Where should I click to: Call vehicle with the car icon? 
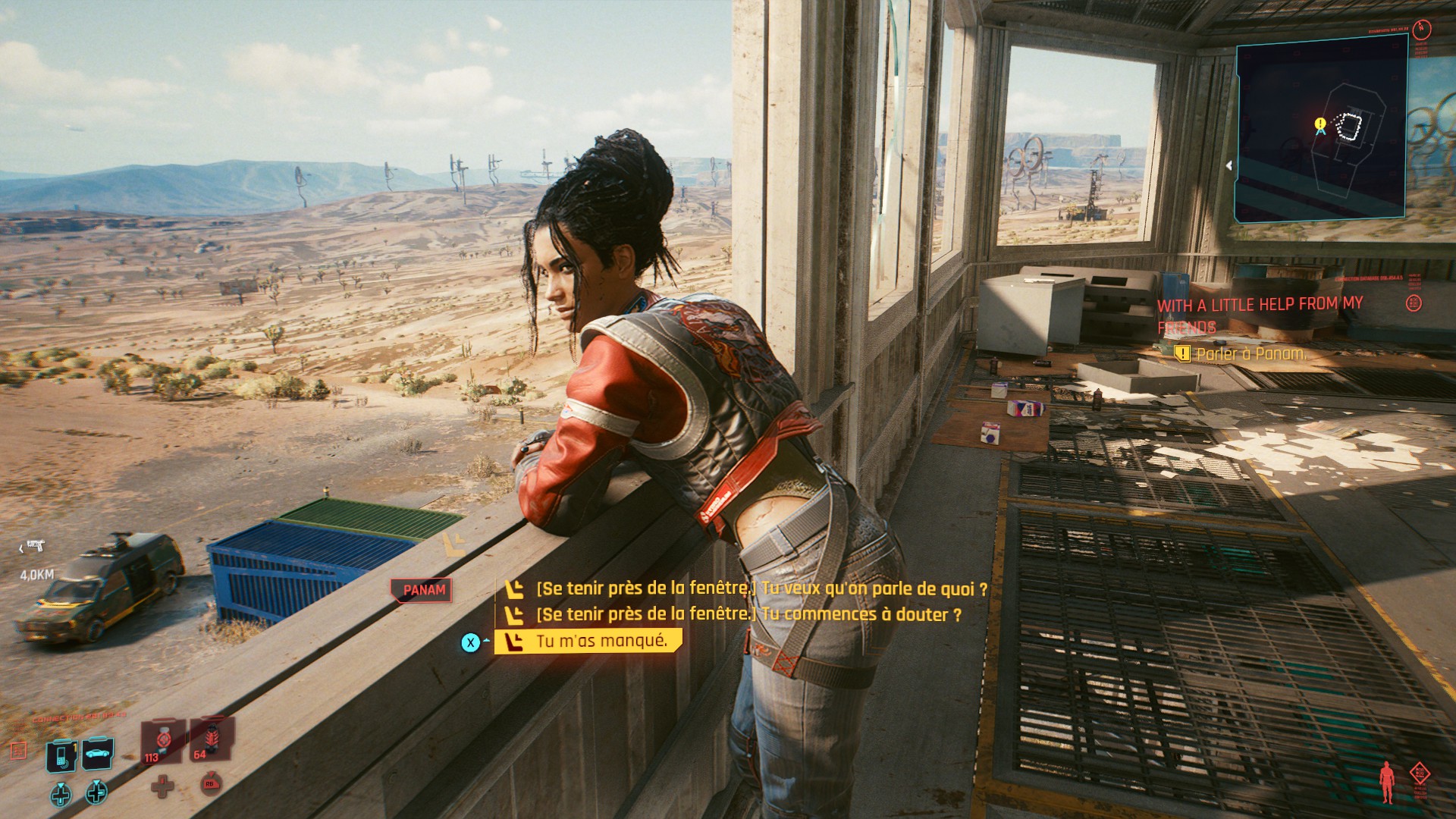(x=99, y=753)
